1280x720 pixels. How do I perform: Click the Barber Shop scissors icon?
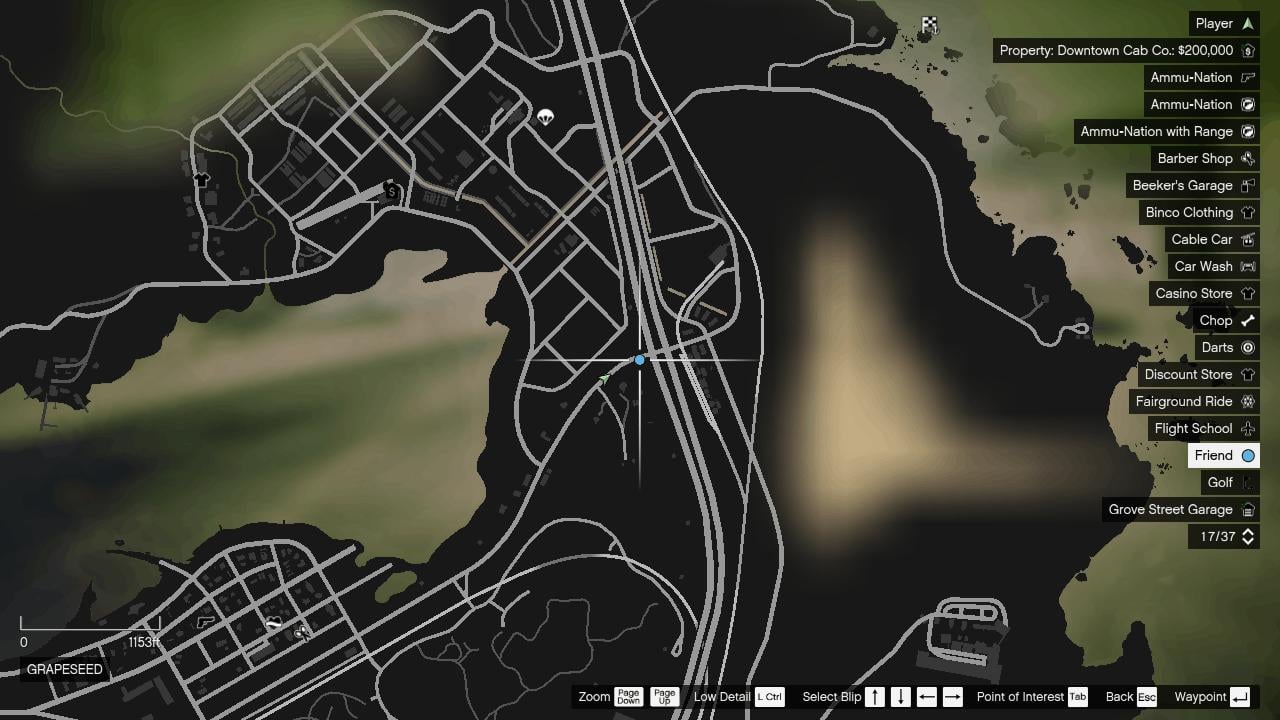[x=1248, y=158]
